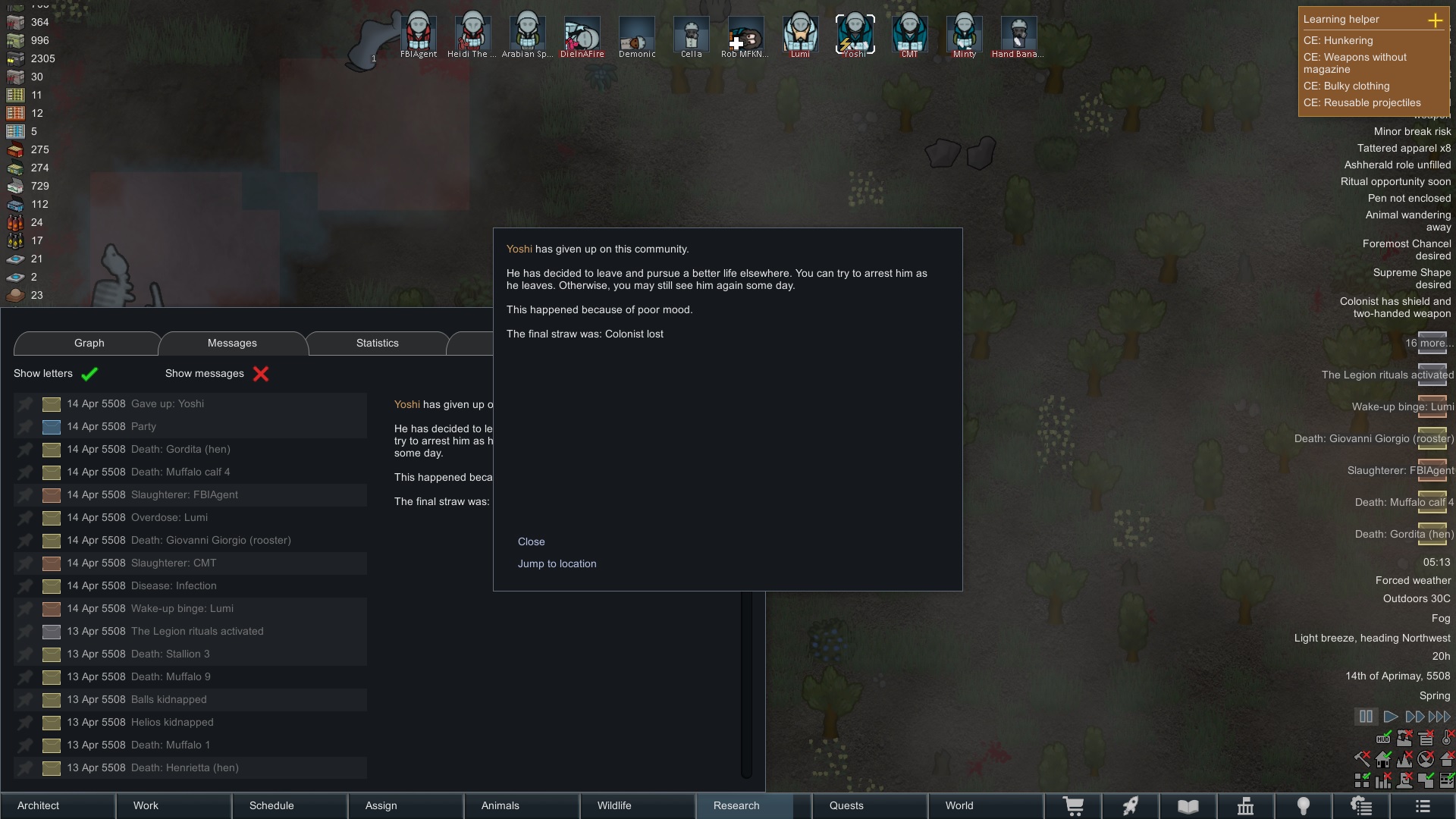
Task: Select the Overdose: Lumi letter row
Action: point(169,517)
